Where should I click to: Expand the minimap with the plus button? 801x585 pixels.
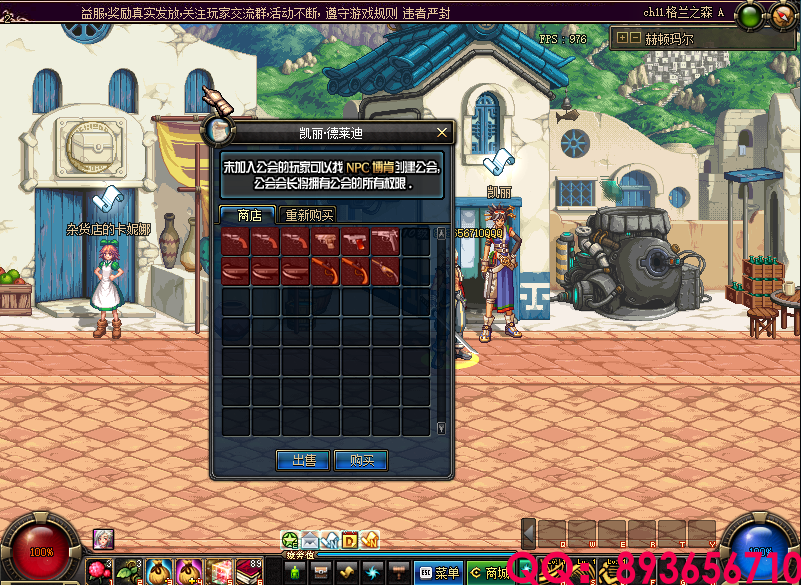pos(622,38)
